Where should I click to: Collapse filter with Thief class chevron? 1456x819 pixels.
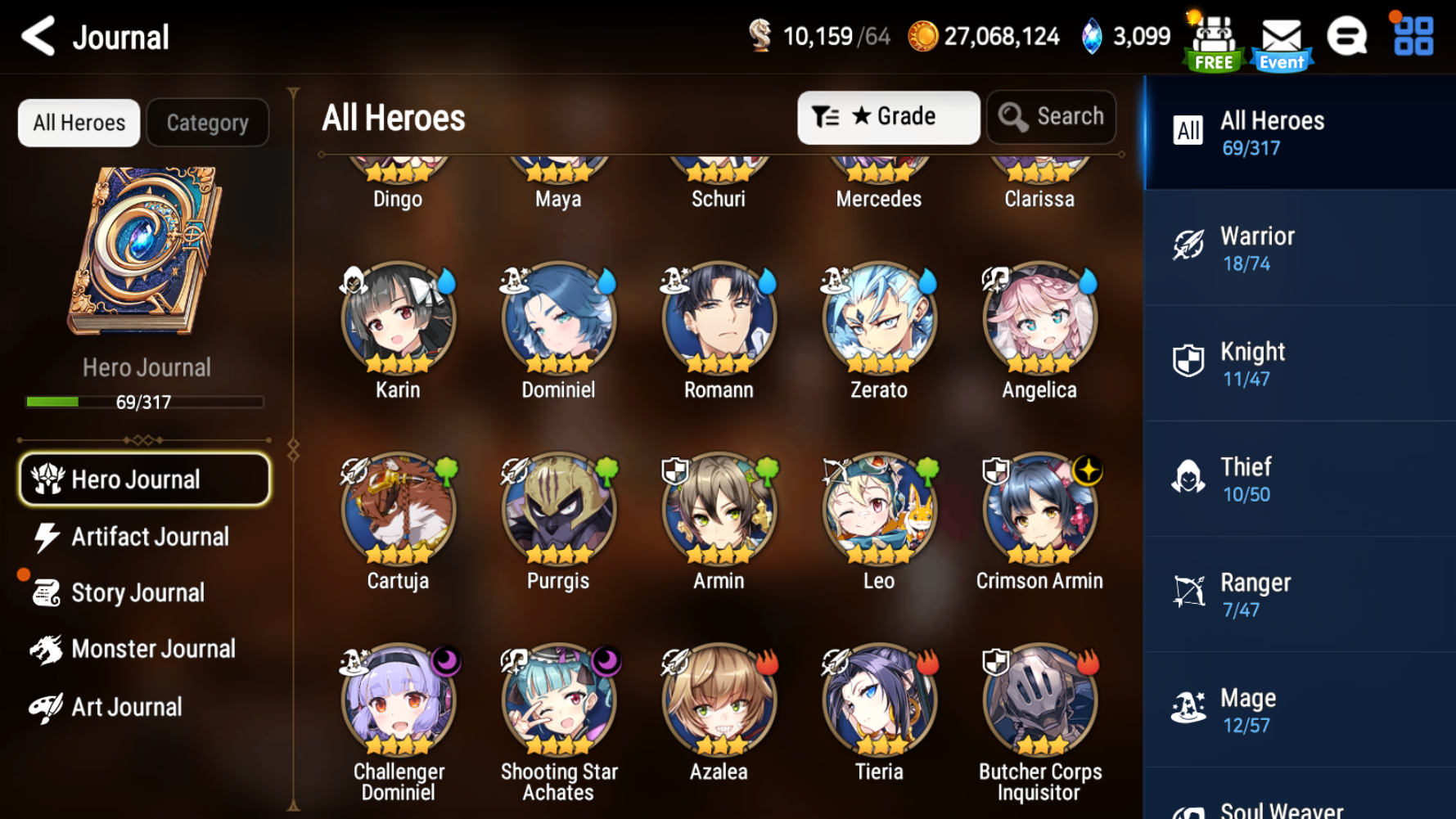tap(1300, 478)
